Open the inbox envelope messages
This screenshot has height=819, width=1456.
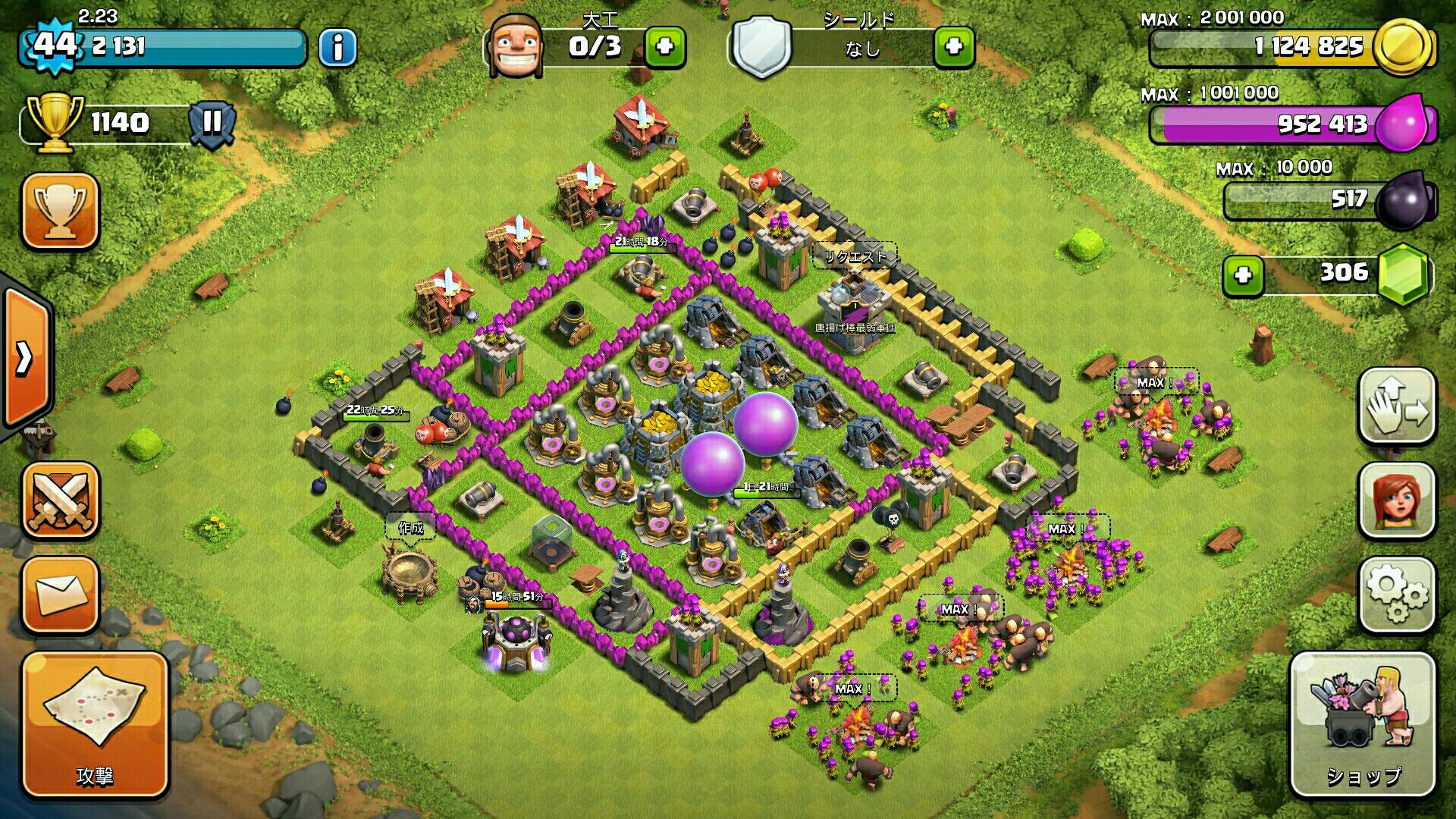point(61,595)
